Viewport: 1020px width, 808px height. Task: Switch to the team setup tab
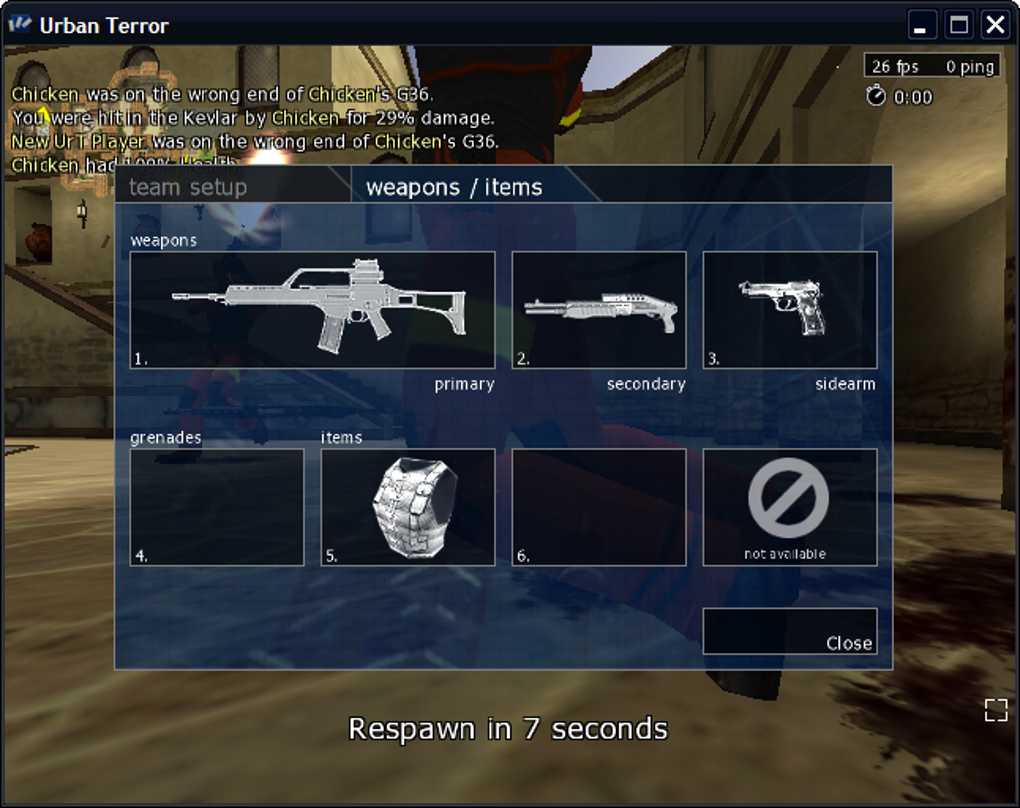[x=188, y=187]
